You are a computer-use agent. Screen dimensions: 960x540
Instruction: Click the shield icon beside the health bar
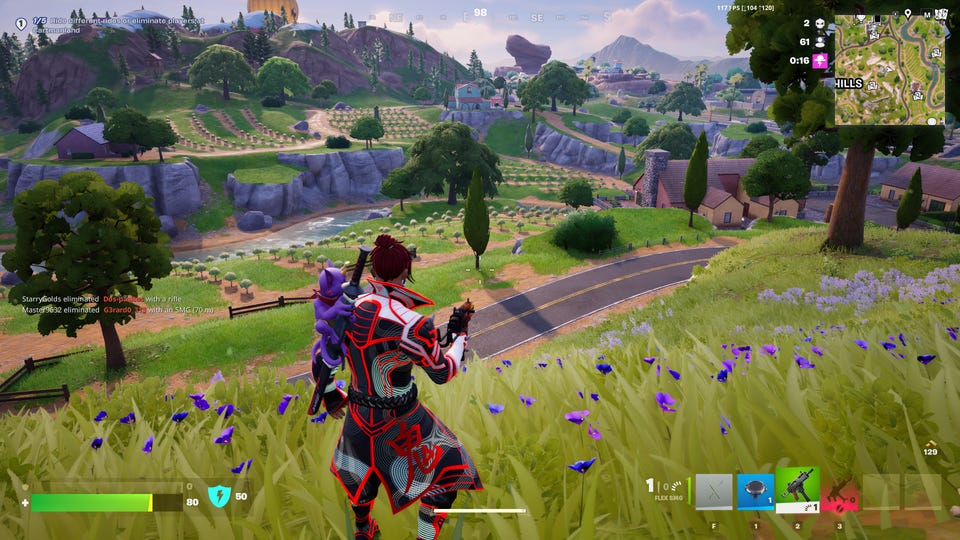(x=219, y=496)
